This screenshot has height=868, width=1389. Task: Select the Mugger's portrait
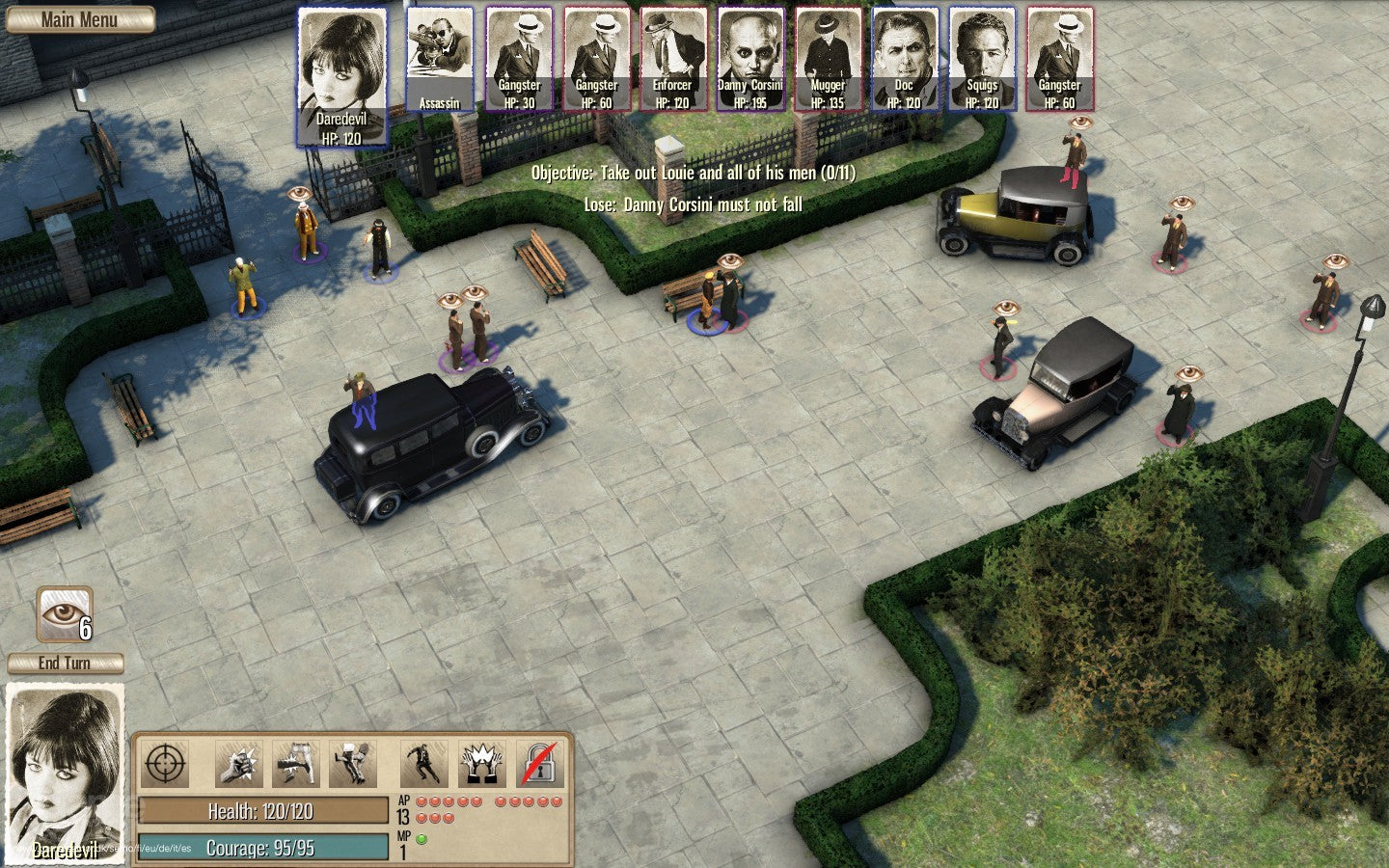[x=827, y=58]
